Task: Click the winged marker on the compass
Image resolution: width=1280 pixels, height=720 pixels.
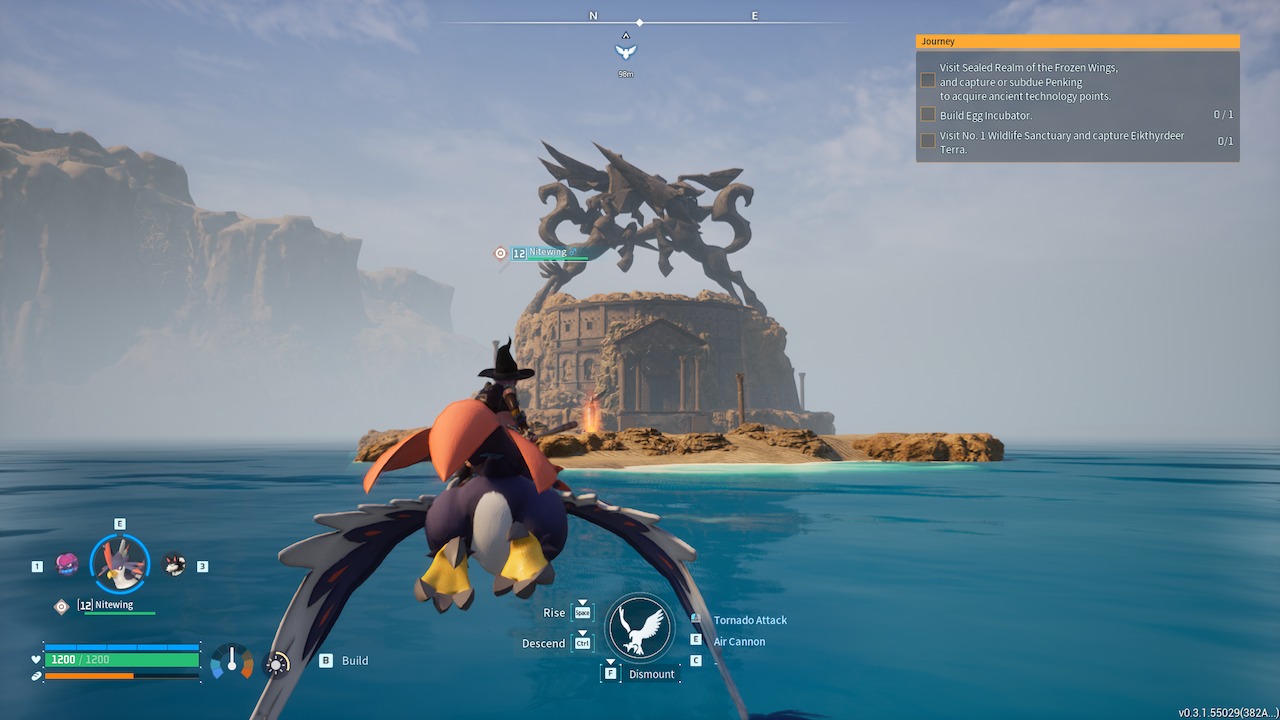Action: click(626, 50)
